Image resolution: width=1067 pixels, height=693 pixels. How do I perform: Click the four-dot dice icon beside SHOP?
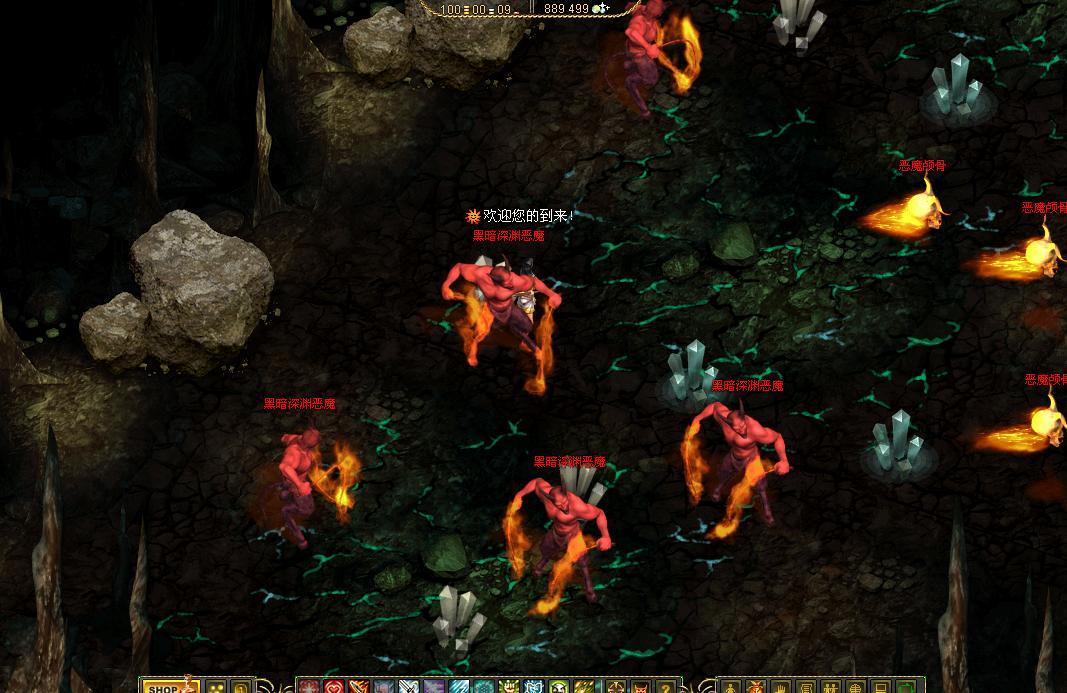(214, 688)
